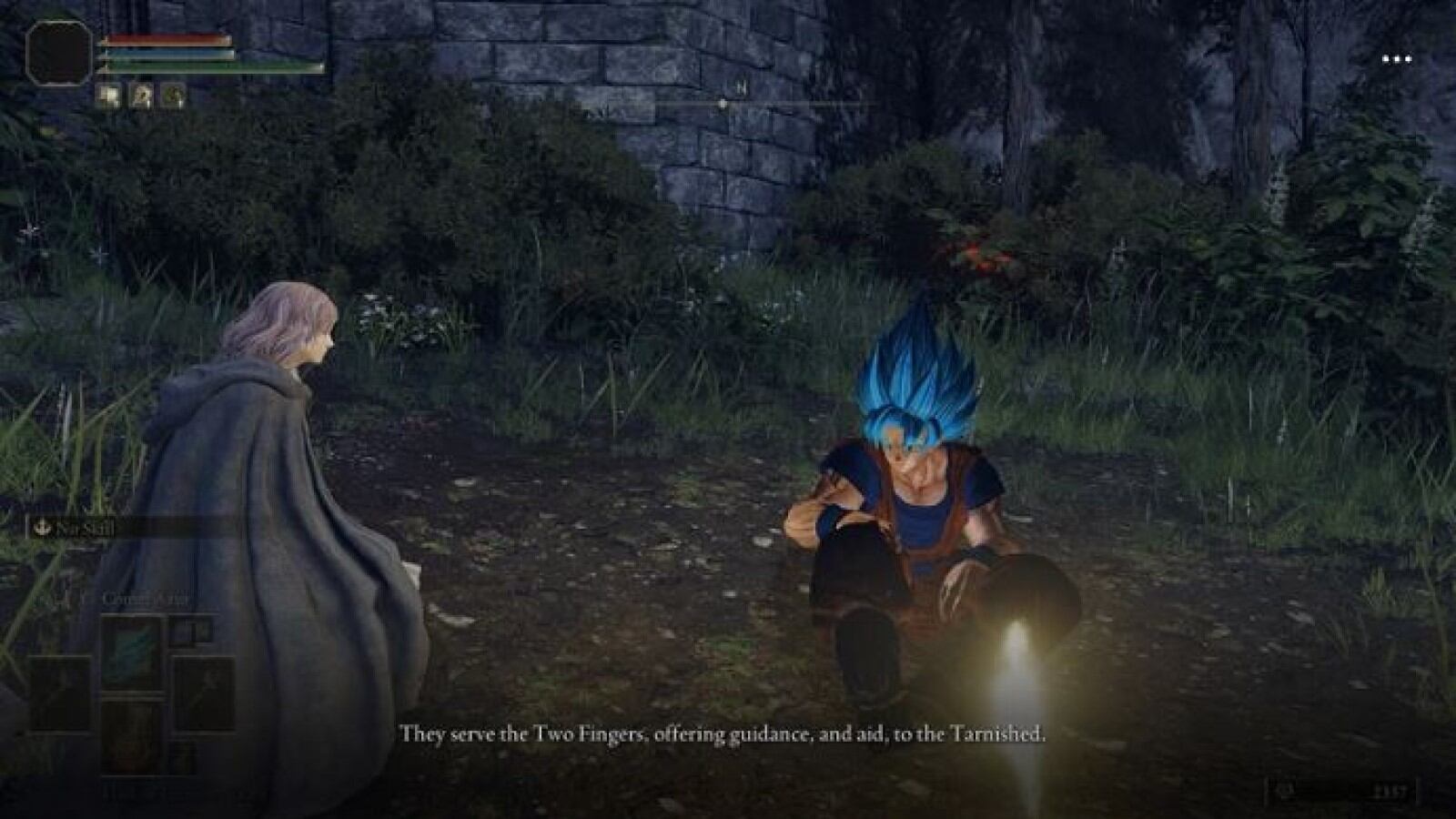The image size is (1456, 819).
Task: Toggle the No Skill indicator
Action: 85,527
